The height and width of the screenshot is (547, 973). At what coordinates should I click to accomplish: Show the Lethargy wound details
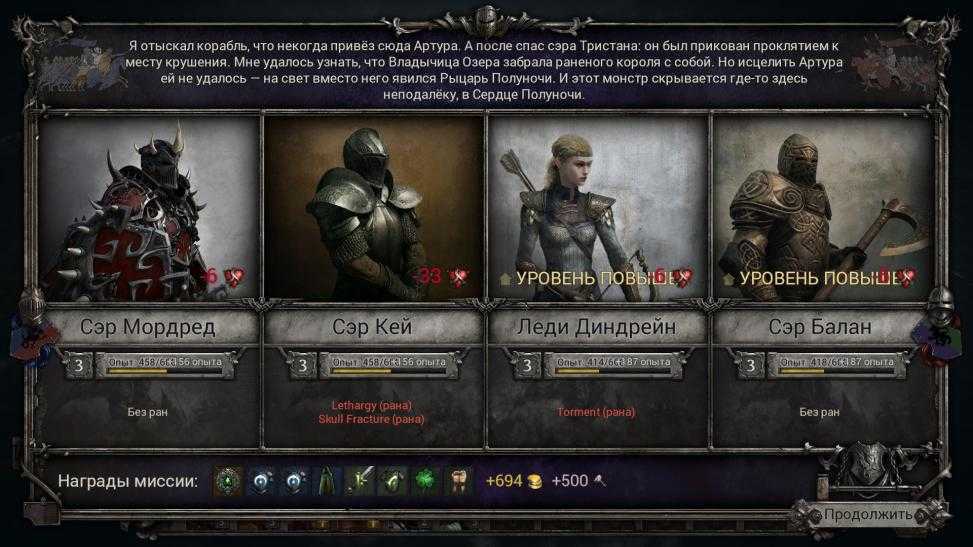pos(372,405)
